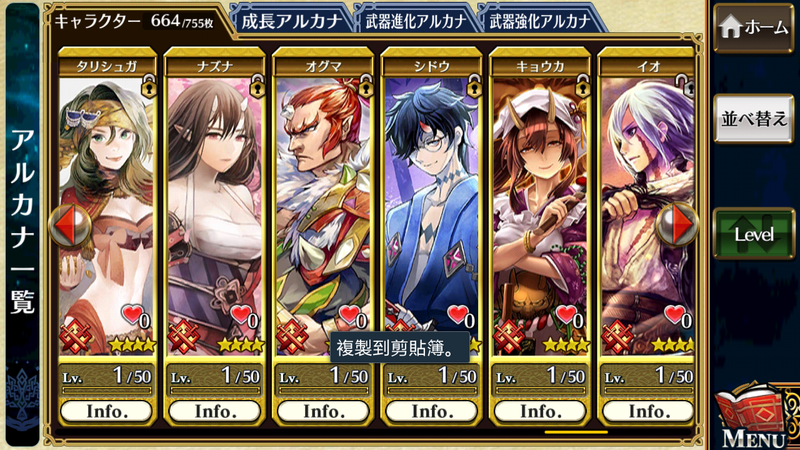The width and height of the screenshot is (800, 450).
Task: Switch to the 成長アルカナ tab
Action: [291, 21]
